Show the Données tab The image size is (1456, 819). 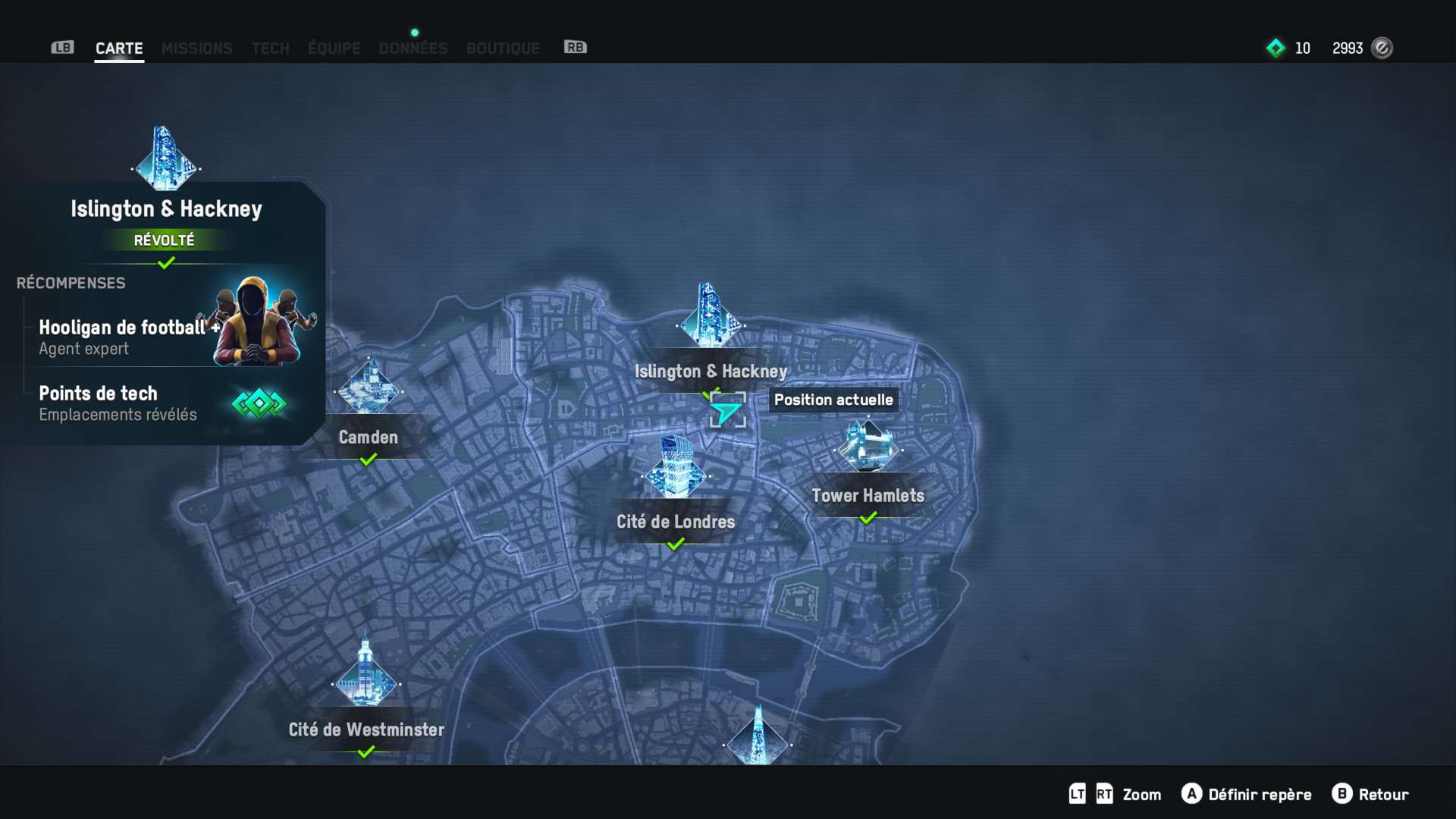tap(413, 49)
